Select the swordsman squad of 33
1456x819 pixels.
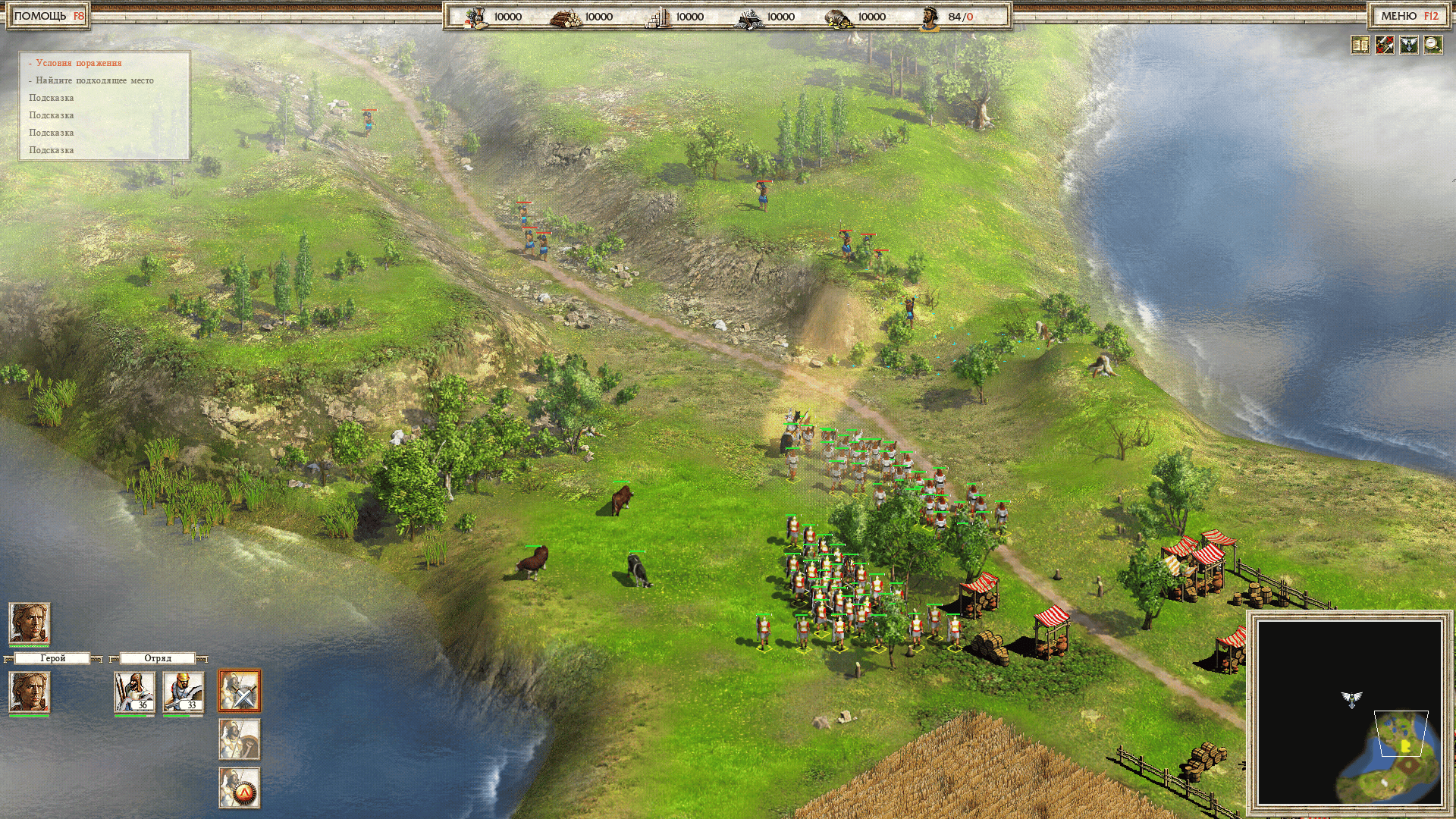point(183,692)
